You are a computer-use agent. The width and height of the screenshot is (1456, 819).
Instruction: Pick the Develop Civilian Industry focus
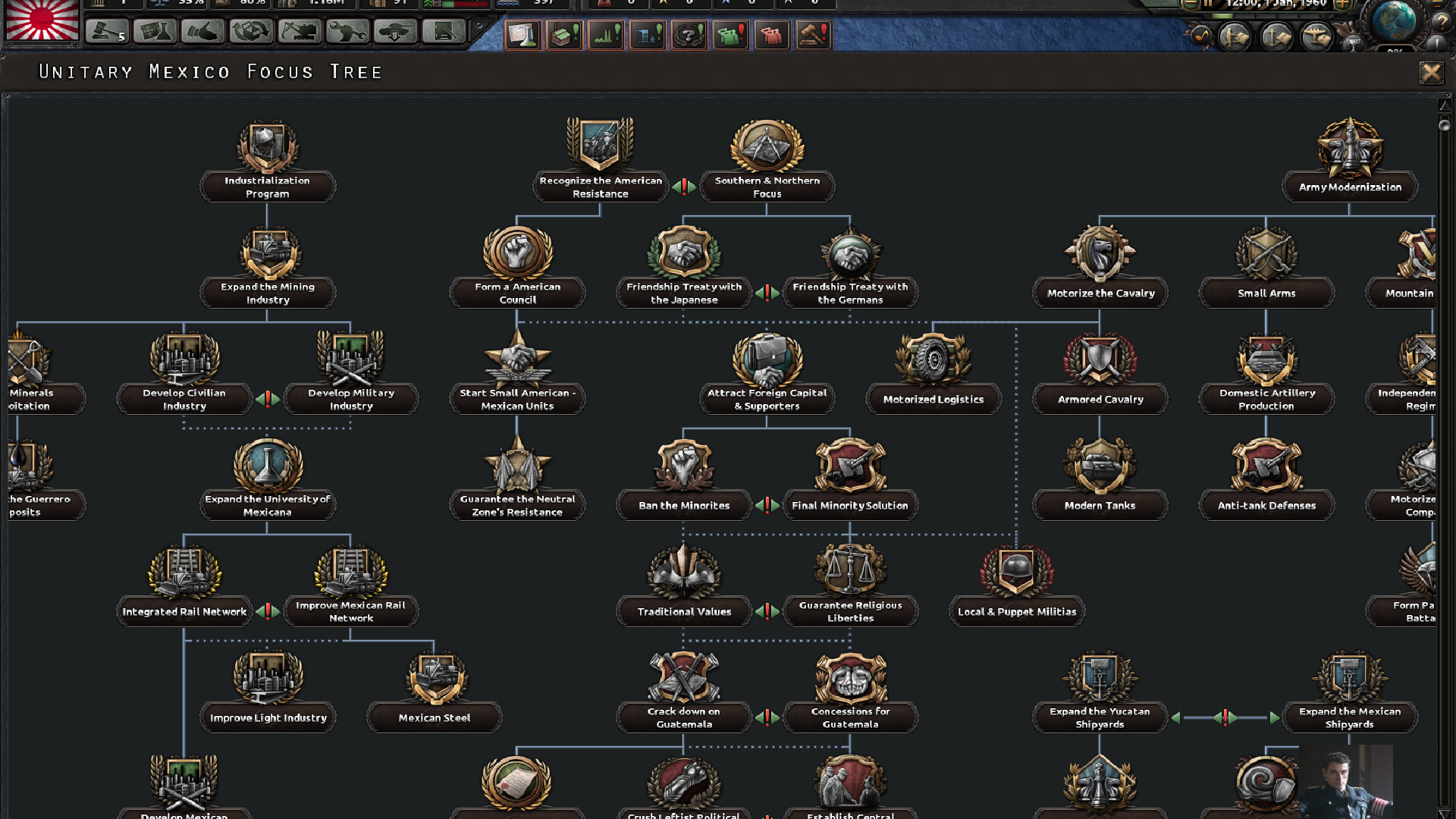coord(184,373)
